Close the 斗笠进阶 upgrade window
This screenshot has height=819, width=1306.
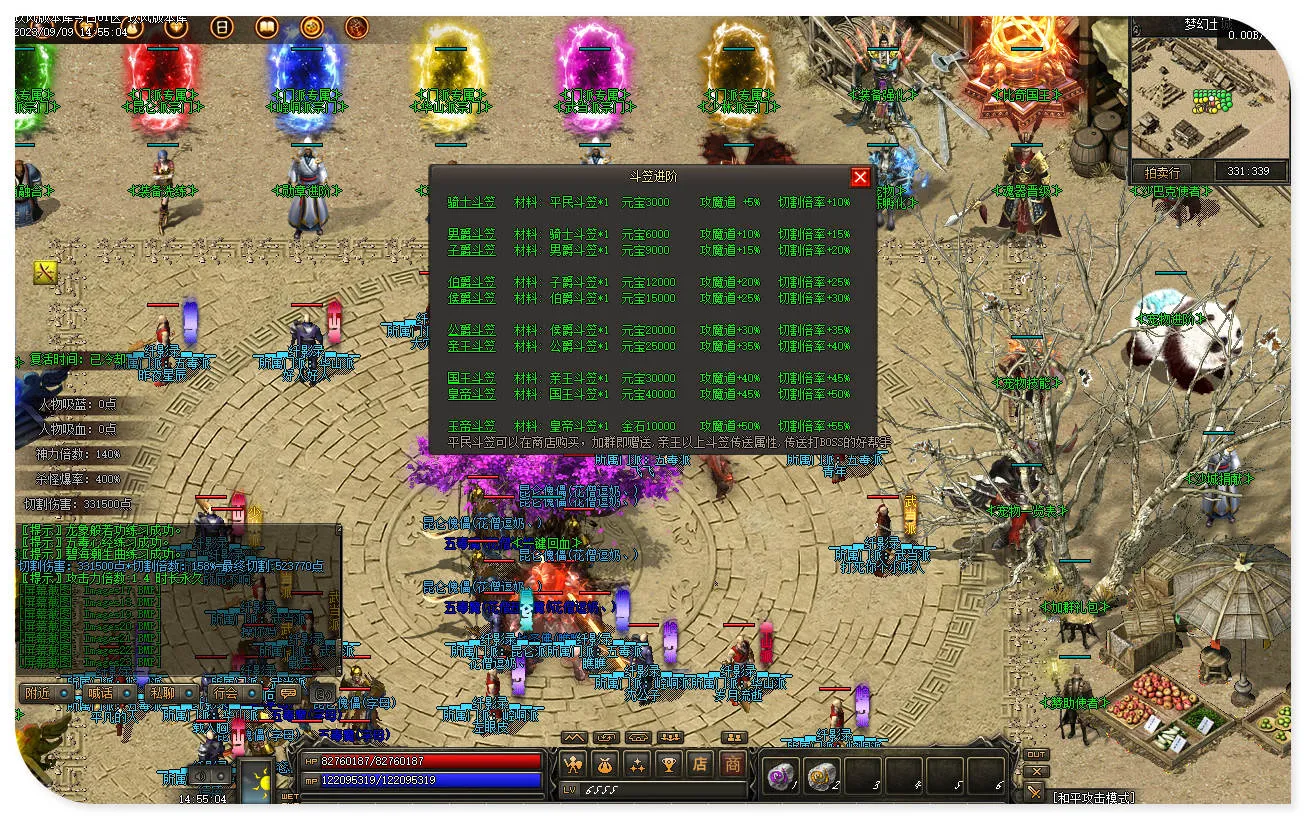coord(859,177)
